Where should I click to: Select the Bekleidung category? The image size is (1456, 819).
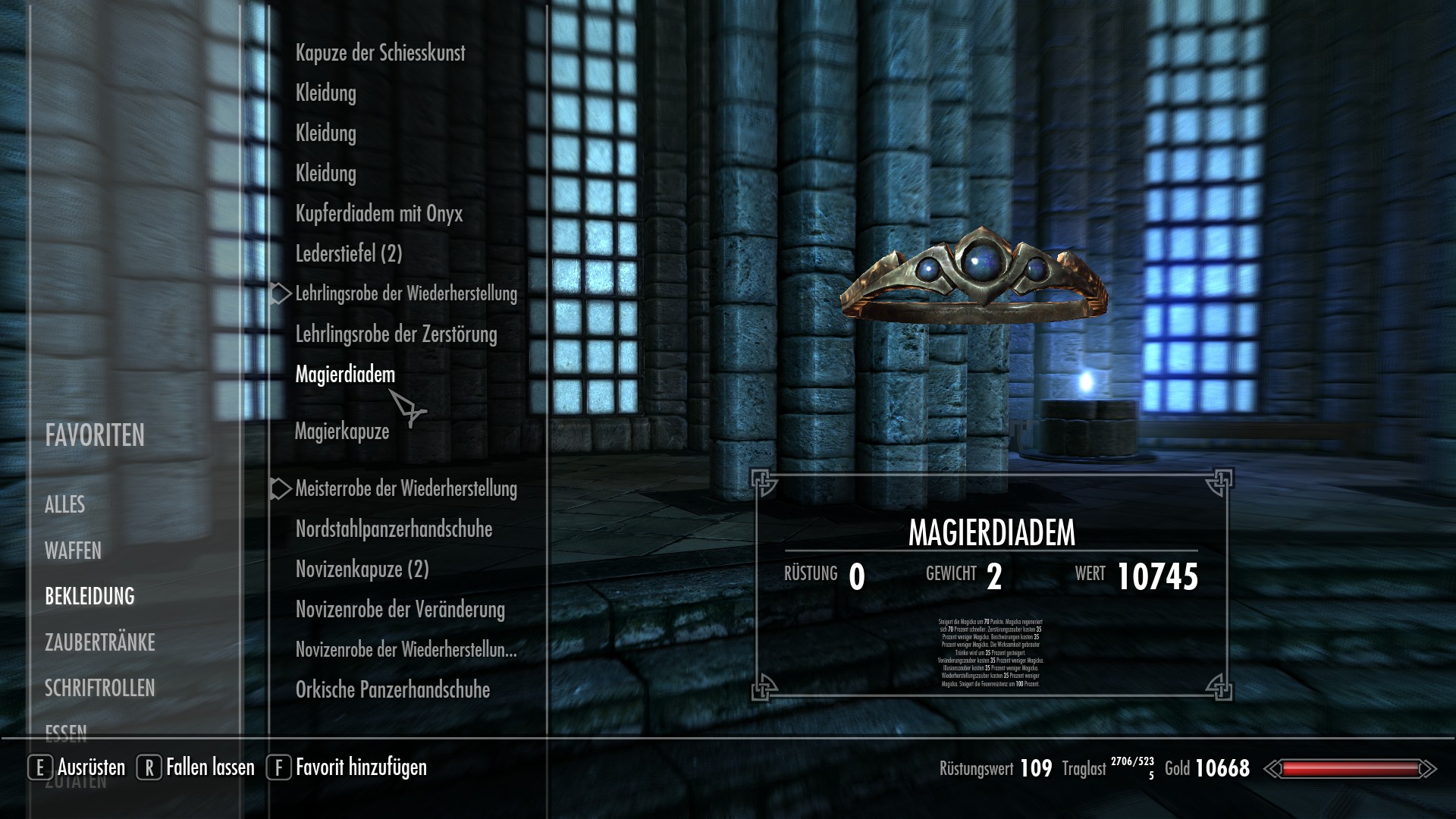pyautogui.click(x=89, y=597)
